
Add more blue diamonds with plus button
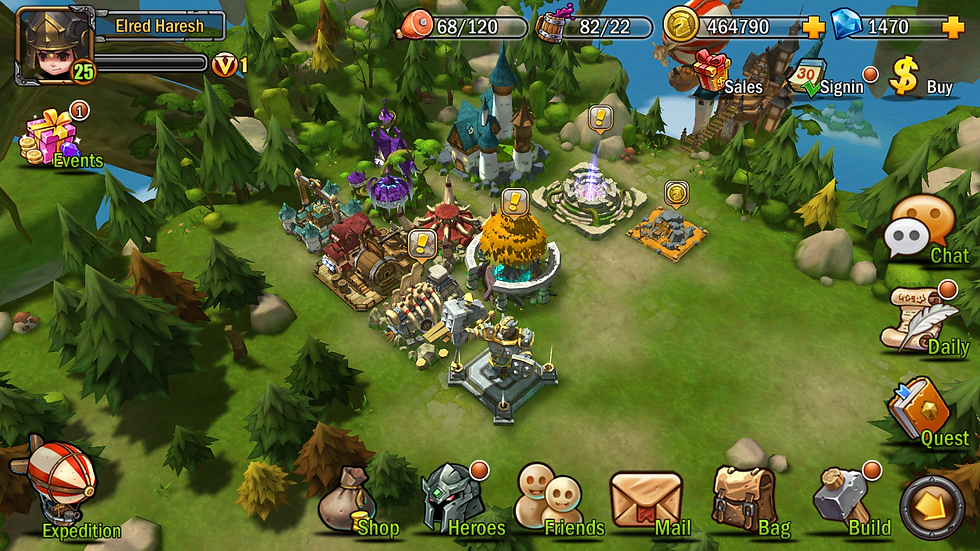pos(952,27)
